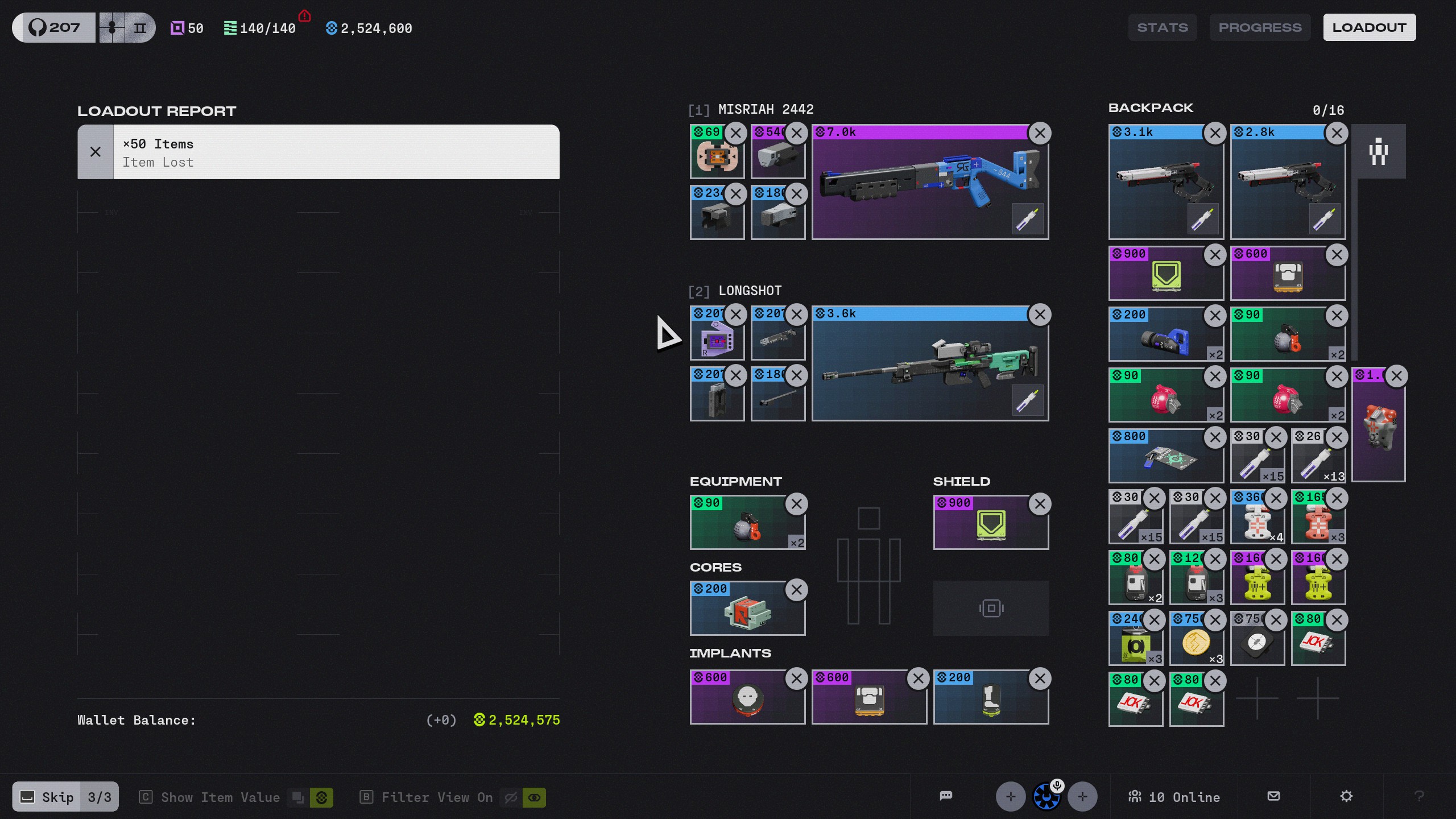Open the chat bubble icon
Screen dimensions: 1456x819
coord(946,796)
